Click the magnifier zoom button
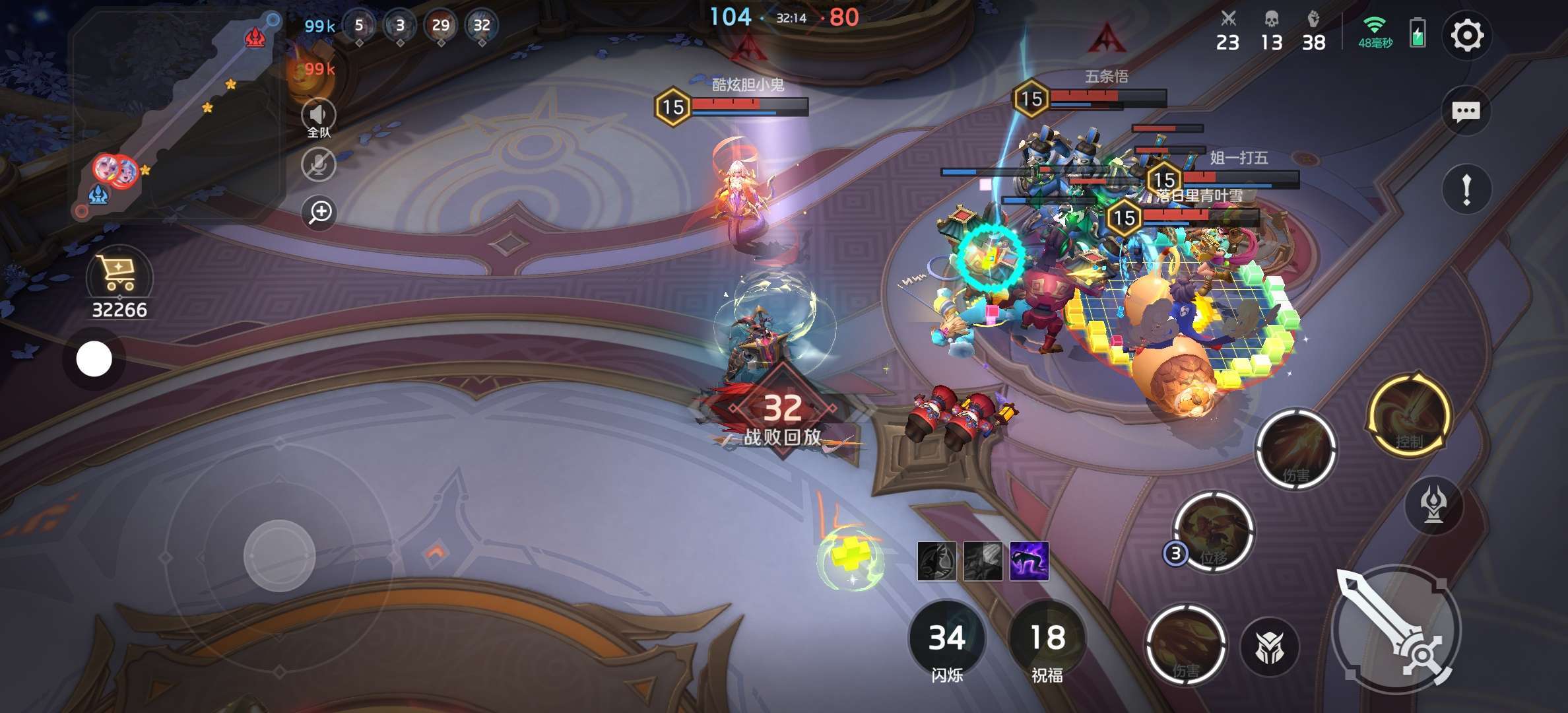The height and width of the screenshot is (713, 1568). click(320, 212)
